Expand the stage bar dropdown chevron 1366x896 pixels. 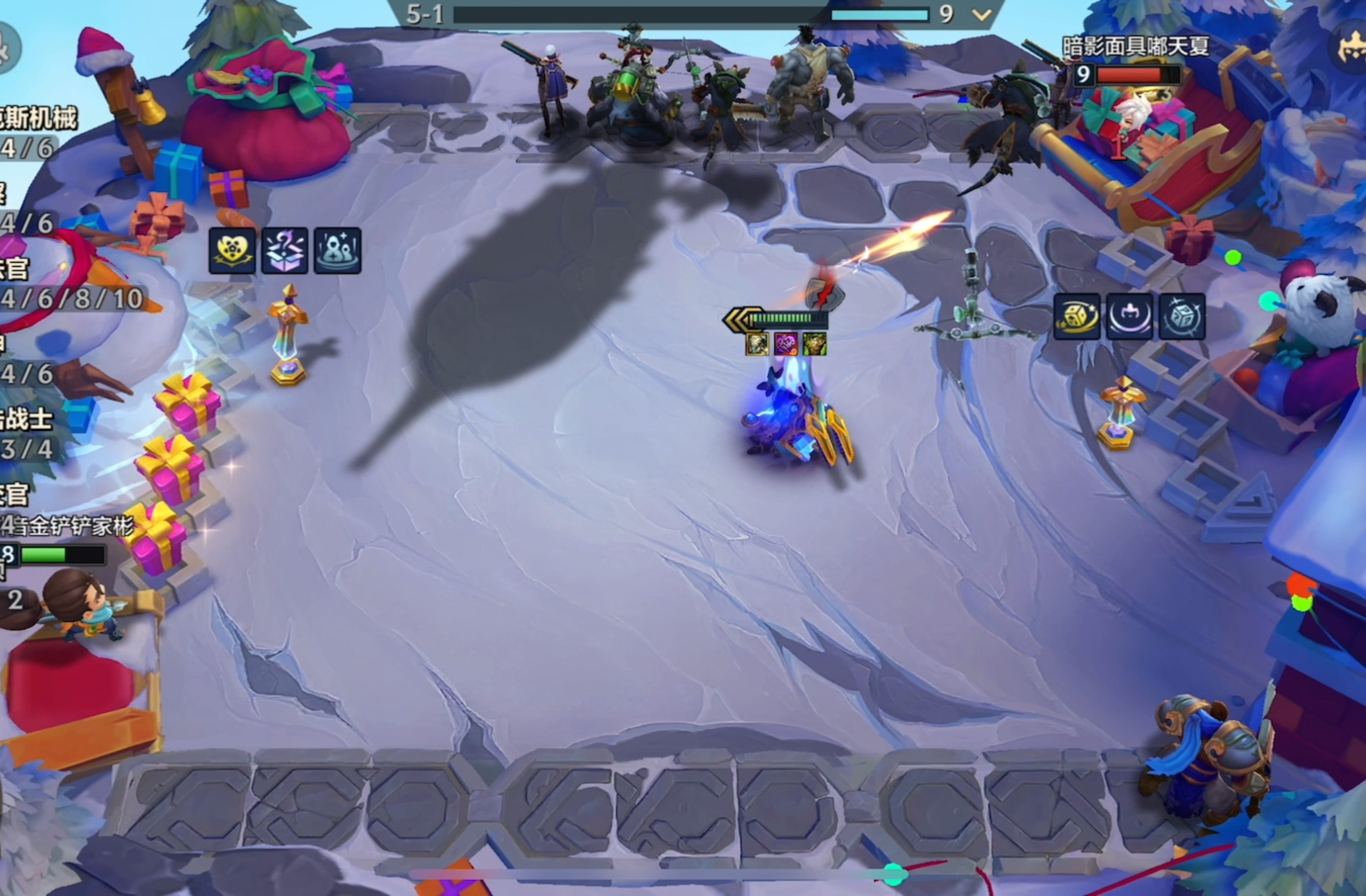(x=982, y=14)
